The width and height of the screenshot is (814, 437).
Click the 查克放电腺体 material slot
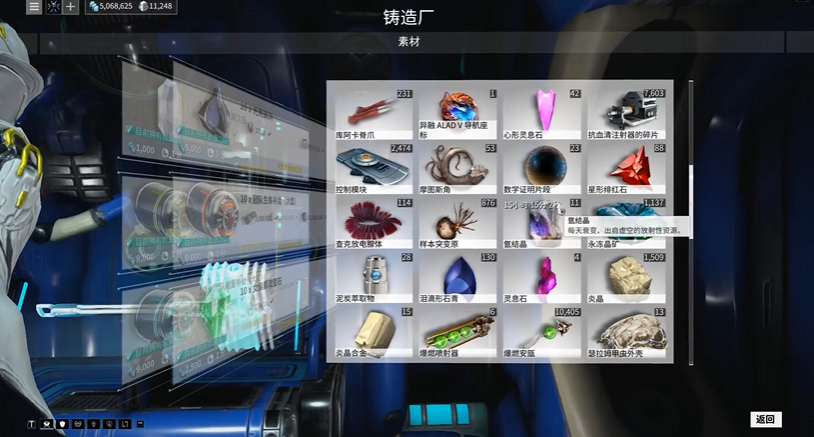click(373, 222)
